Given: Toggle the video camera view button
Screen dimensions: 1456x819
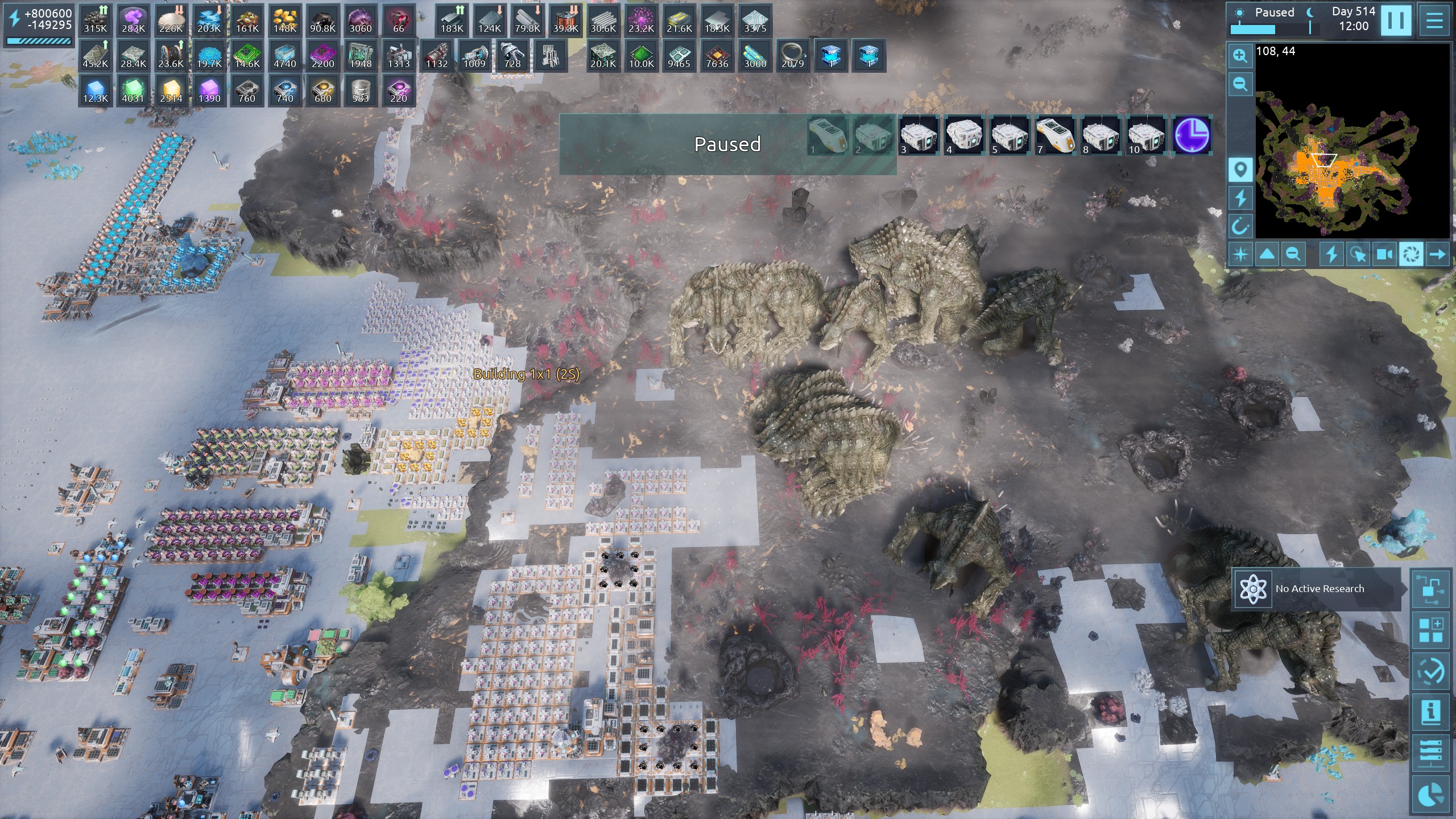Looking at the screenshot, I should coord(1384,254).
